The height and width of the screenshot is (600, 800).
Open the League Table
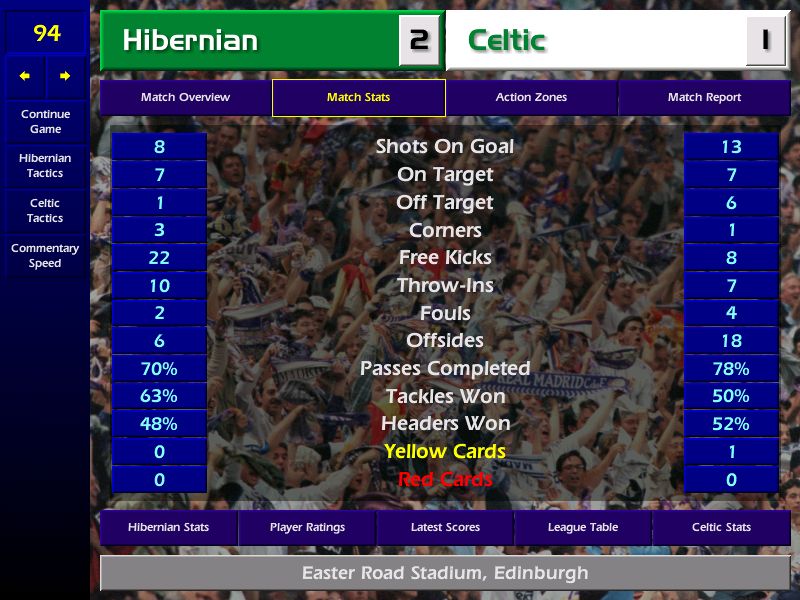pos(583,527)
